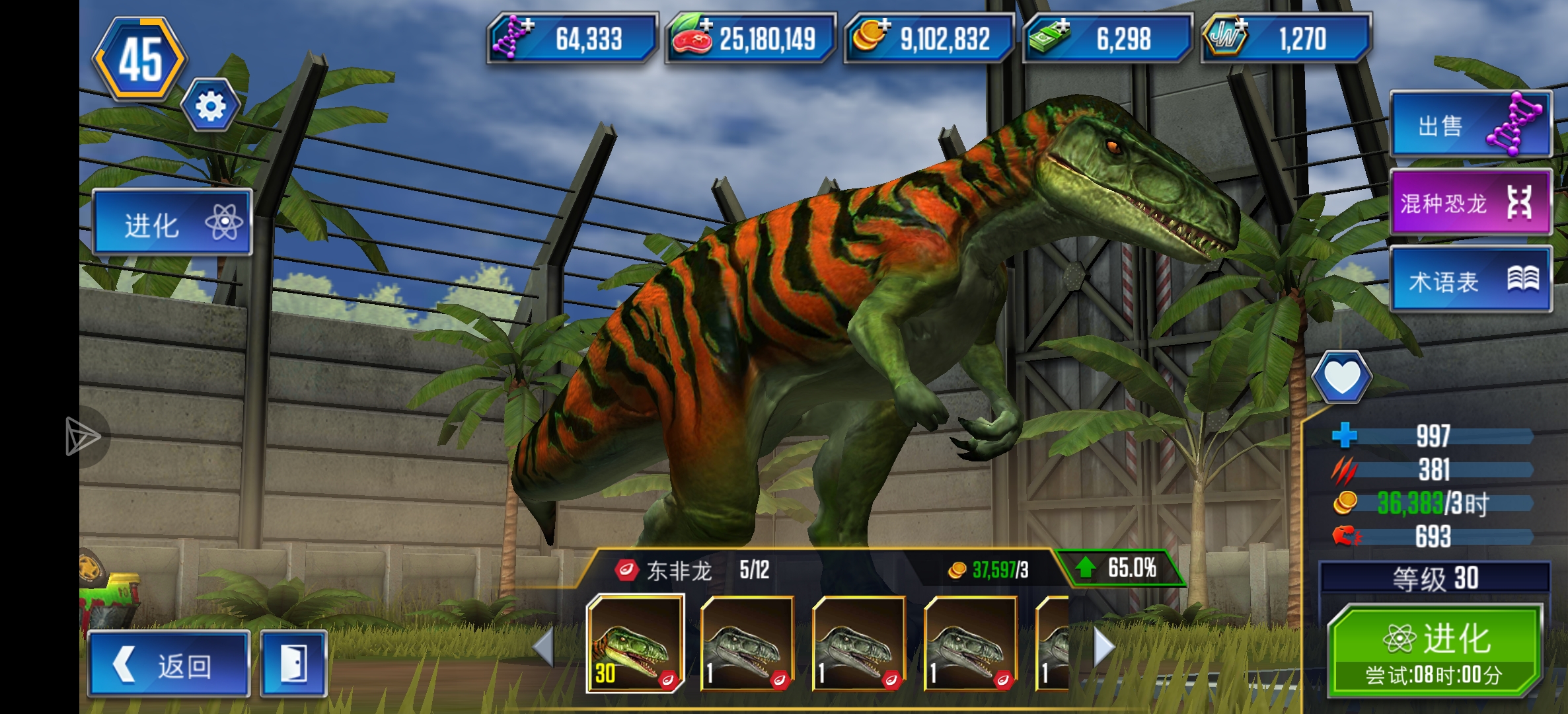
Task: Show next dinosaurs with right arrow
Action: tap(1104, 647)
